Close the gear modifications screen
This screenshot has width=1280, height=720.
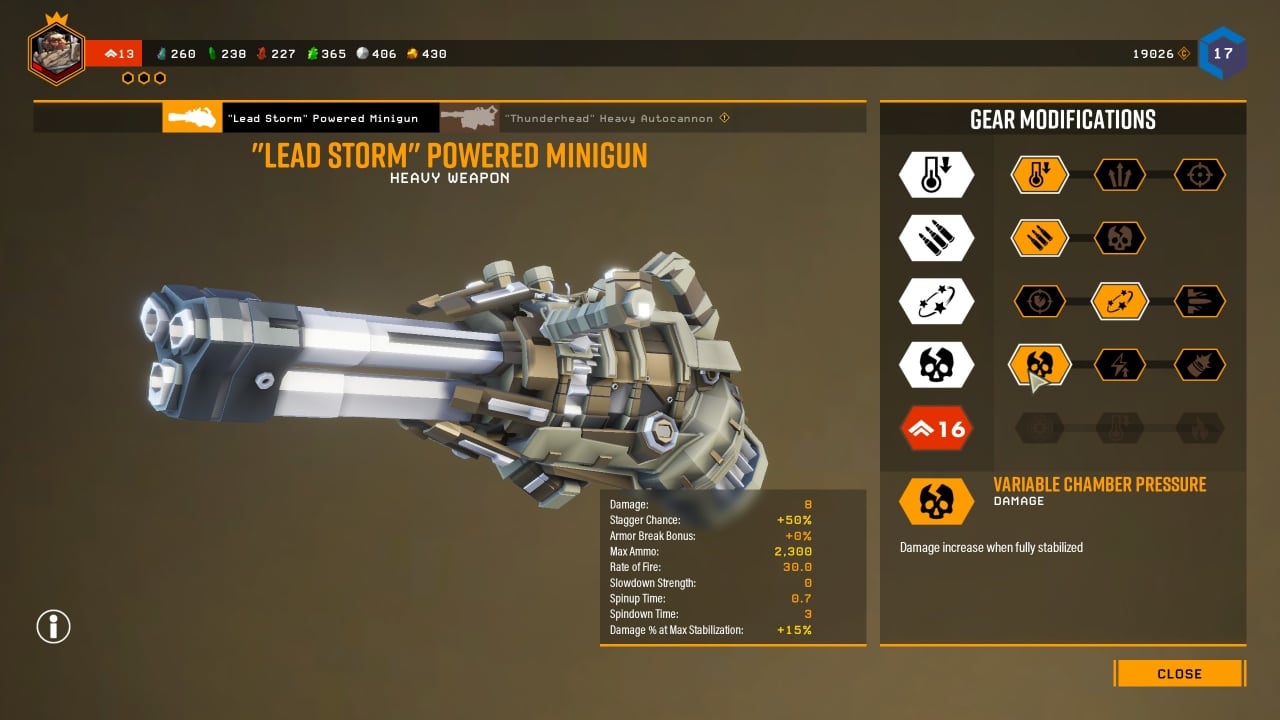point(1179,673)
